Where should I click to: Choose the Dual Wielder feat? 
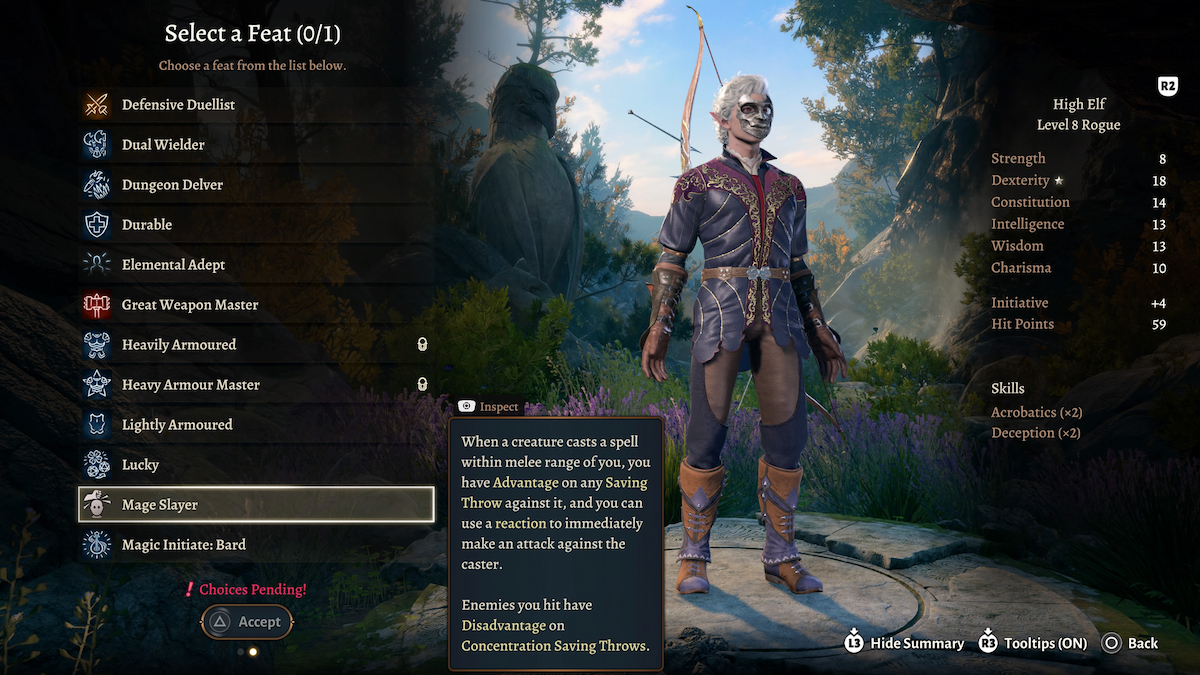(x=163, y=145)
